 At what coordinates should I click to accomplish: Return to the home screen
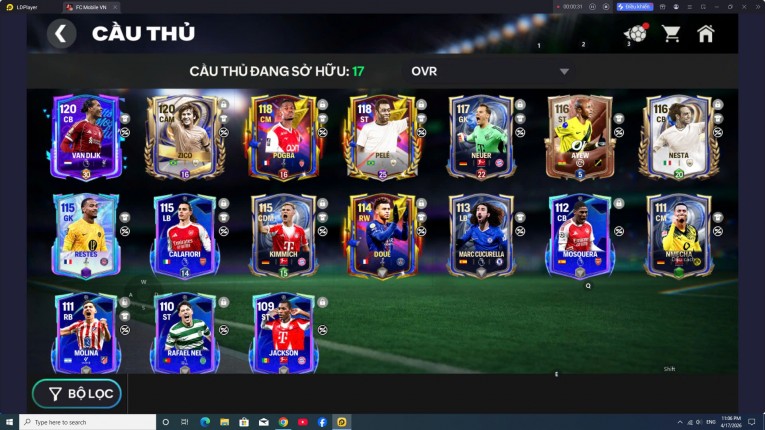706,34
